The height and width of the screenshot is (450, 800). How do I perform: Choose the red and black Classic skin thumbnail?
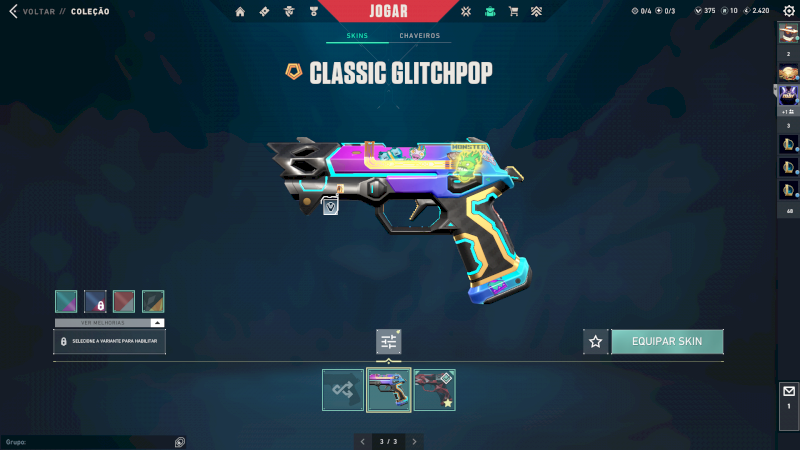pos(434,390)
